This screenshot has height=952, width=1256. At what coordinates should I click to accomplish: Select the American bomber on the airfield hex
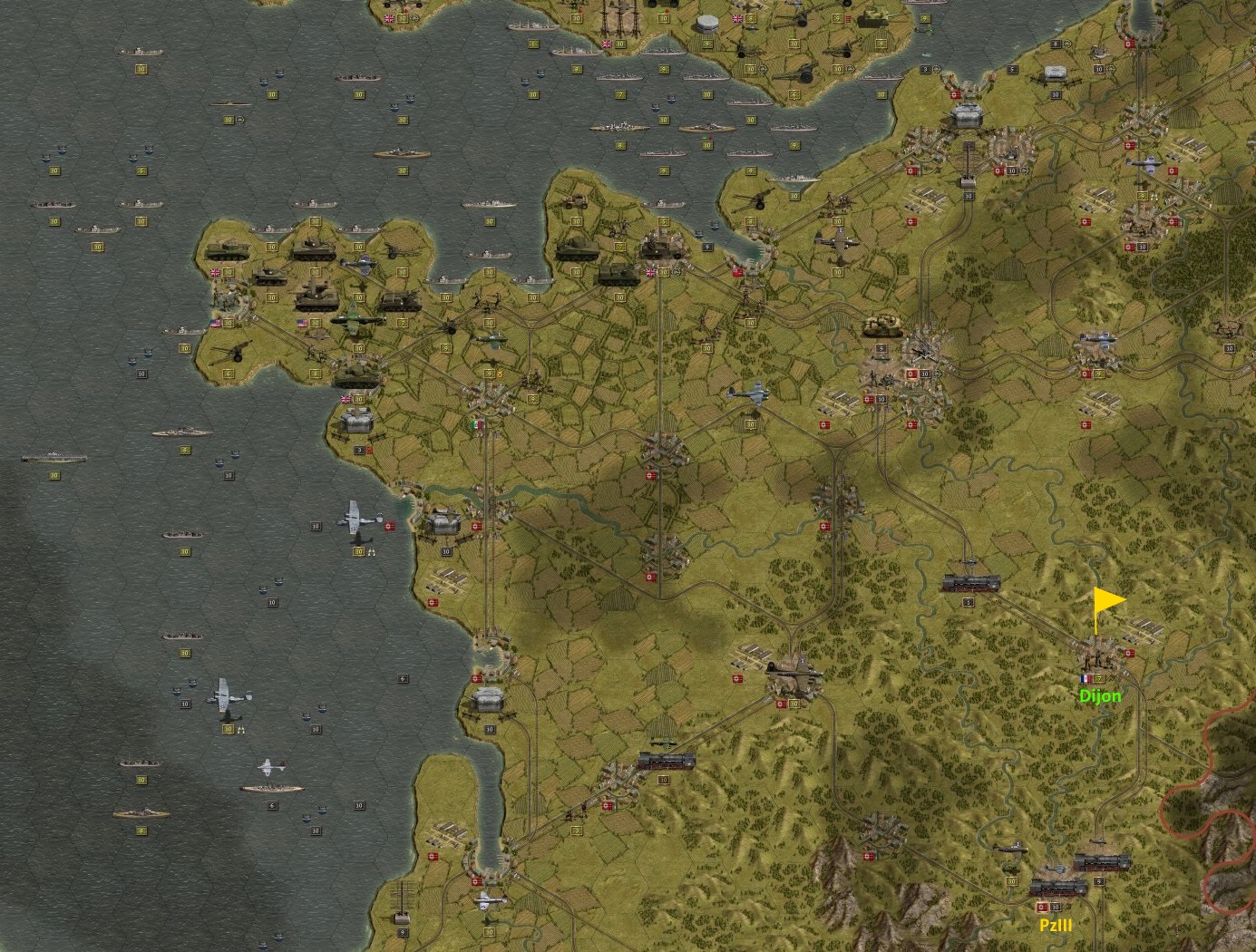click(x=357, y=319)
